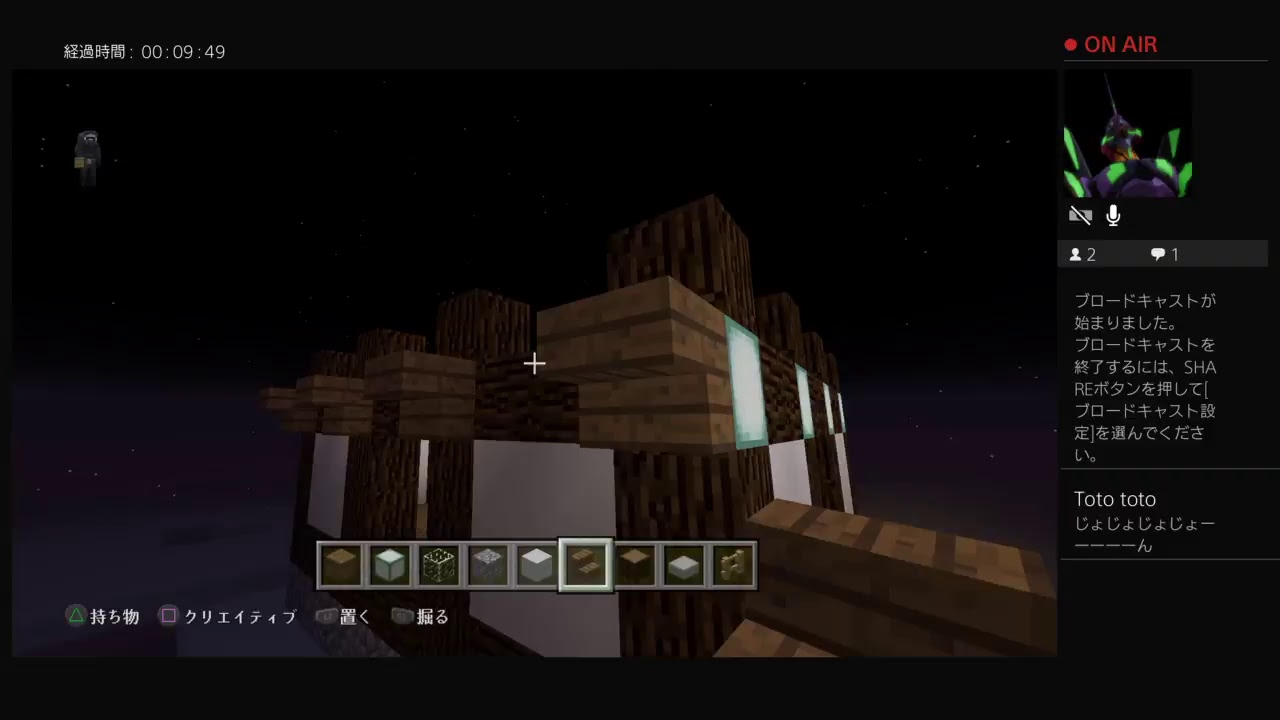The height and width of the screenshot is (720, 1280).
Task: Open the 持ち物 inventory menu
Action: tap(102, 616)
